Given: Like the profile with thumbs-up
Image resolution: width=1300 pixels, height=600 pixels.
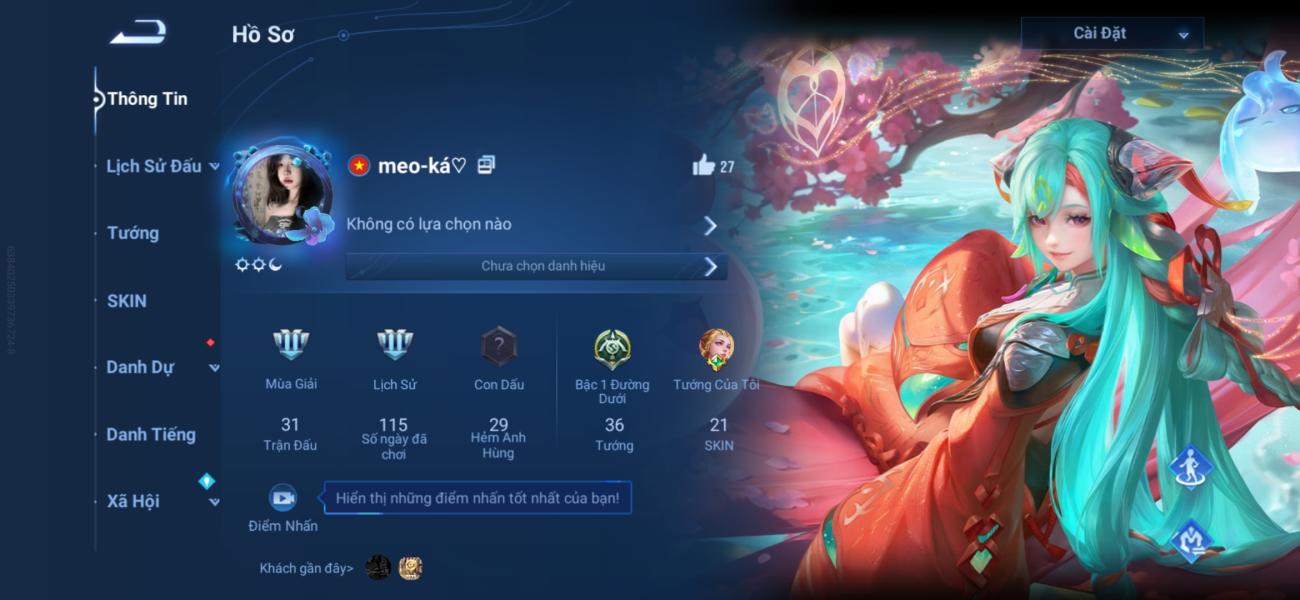Looking at the screenshot, I should 704,166.
